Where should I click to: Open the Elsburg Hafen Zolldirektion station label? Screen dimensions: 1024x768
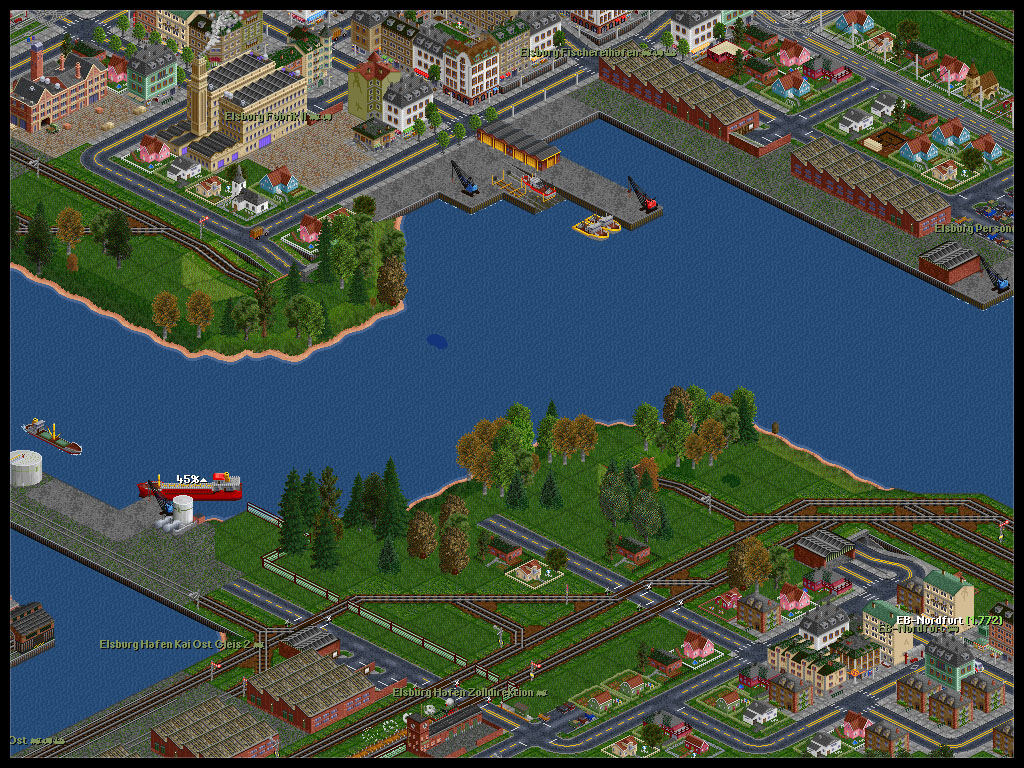[x=468, y=692]
